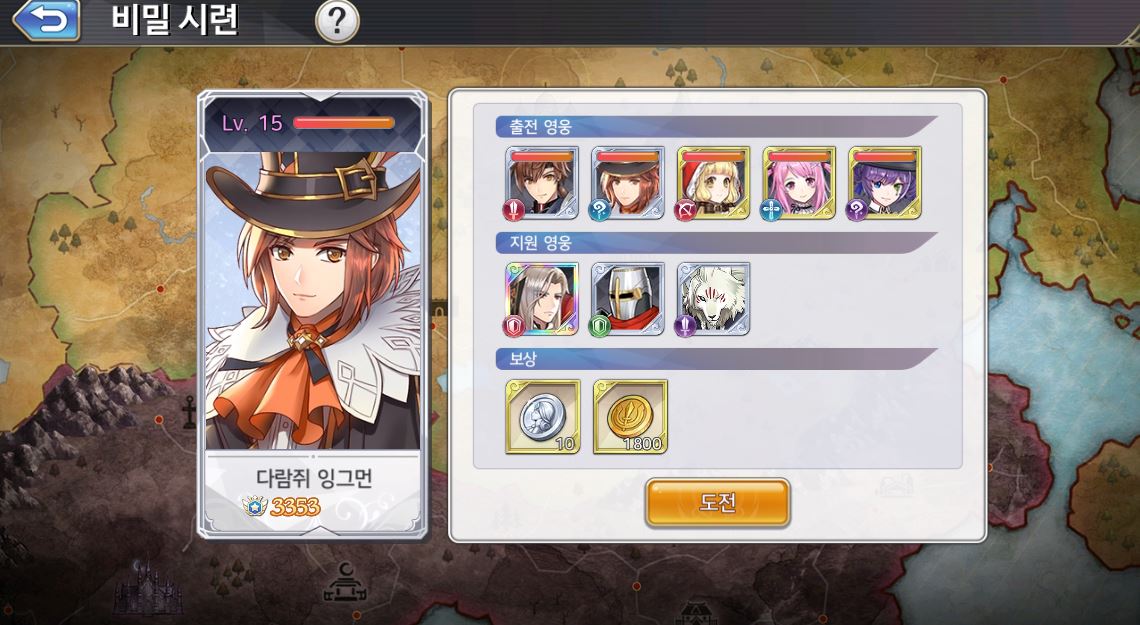Inspect the silver coin reward icon
Screen dimensions: 1140x625
pyautogui.click(x=543, y=416)
